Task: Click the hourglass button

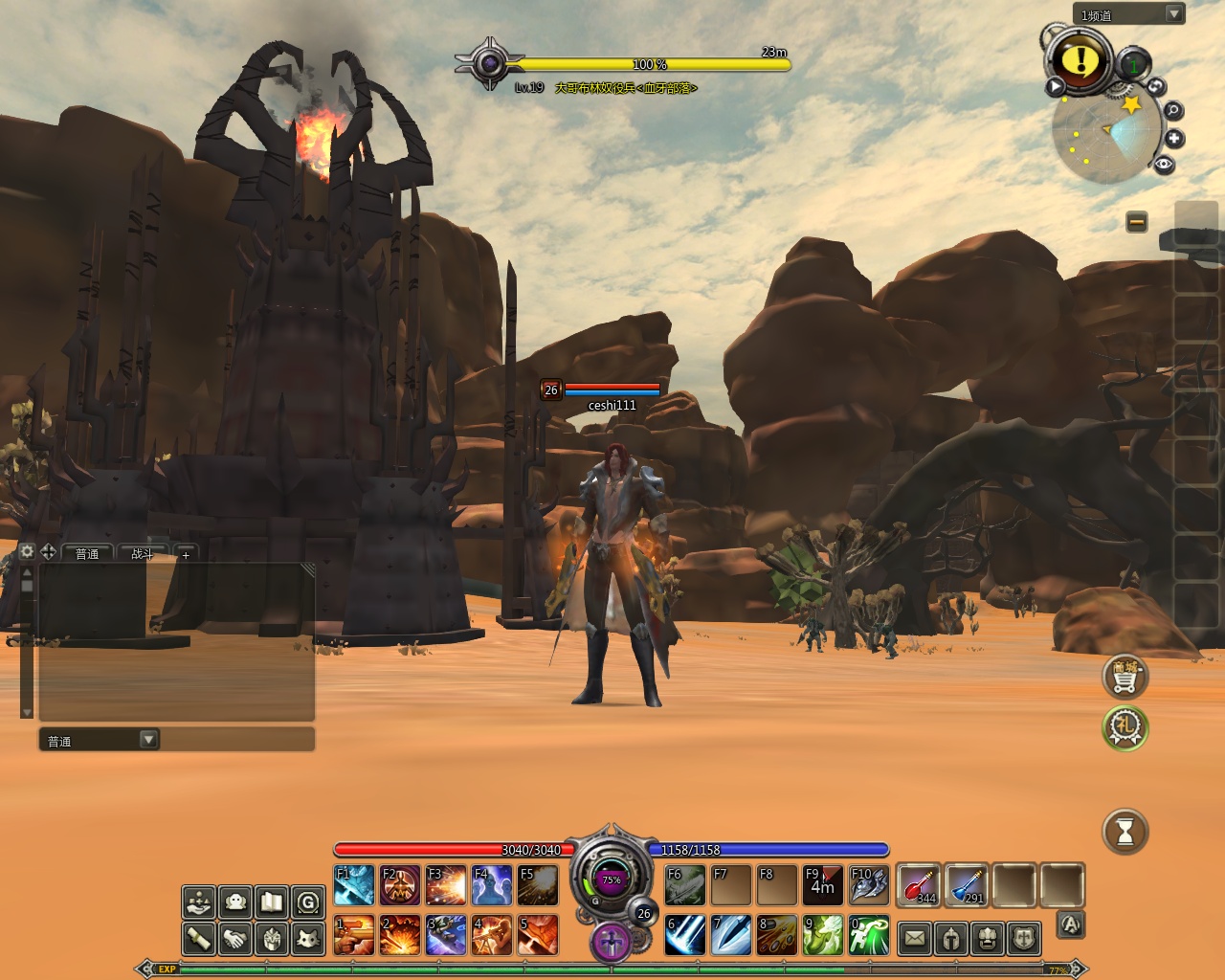Action: click(1125, 832)
